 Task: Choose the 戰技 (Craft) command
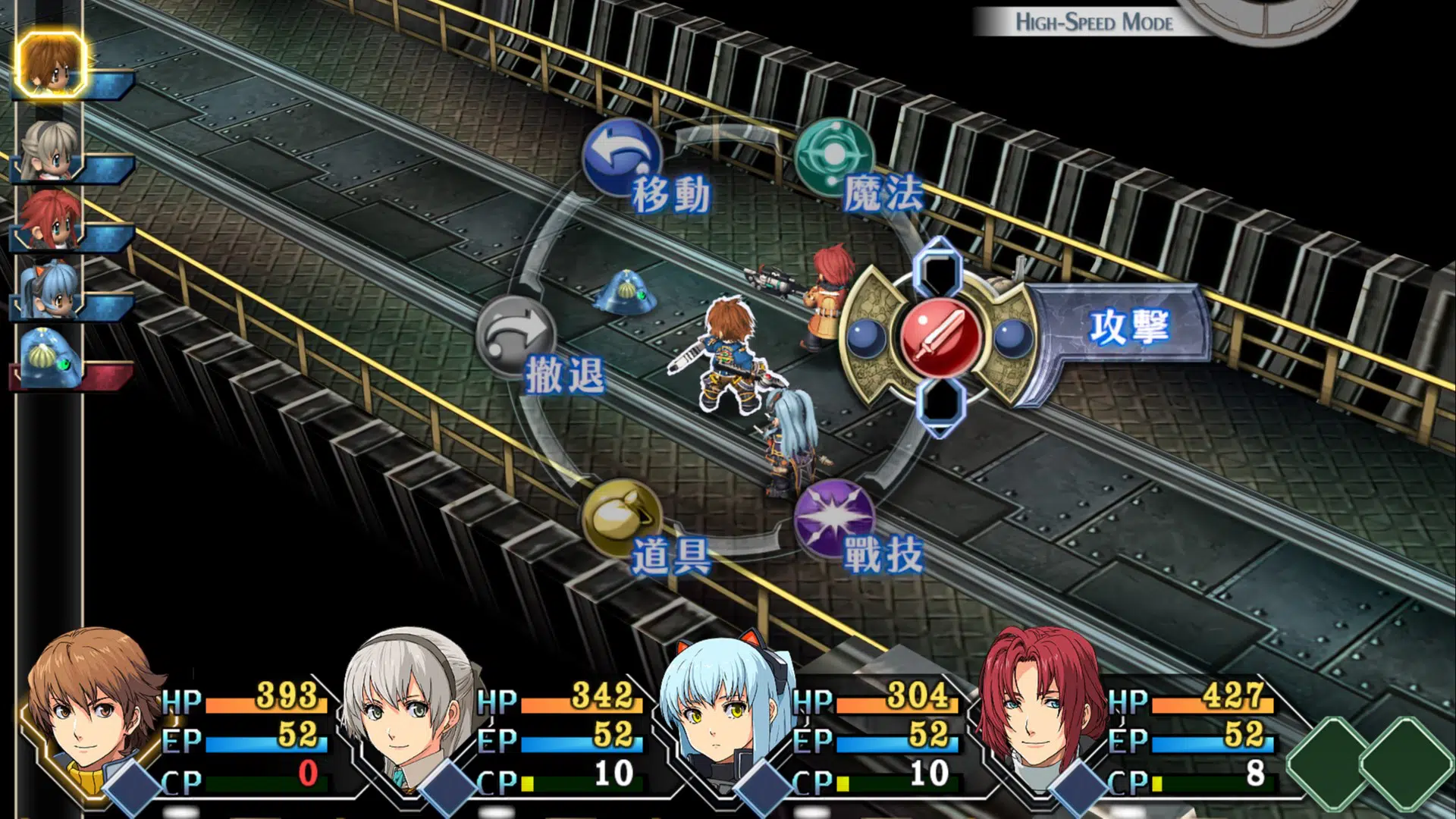(834, 518)
